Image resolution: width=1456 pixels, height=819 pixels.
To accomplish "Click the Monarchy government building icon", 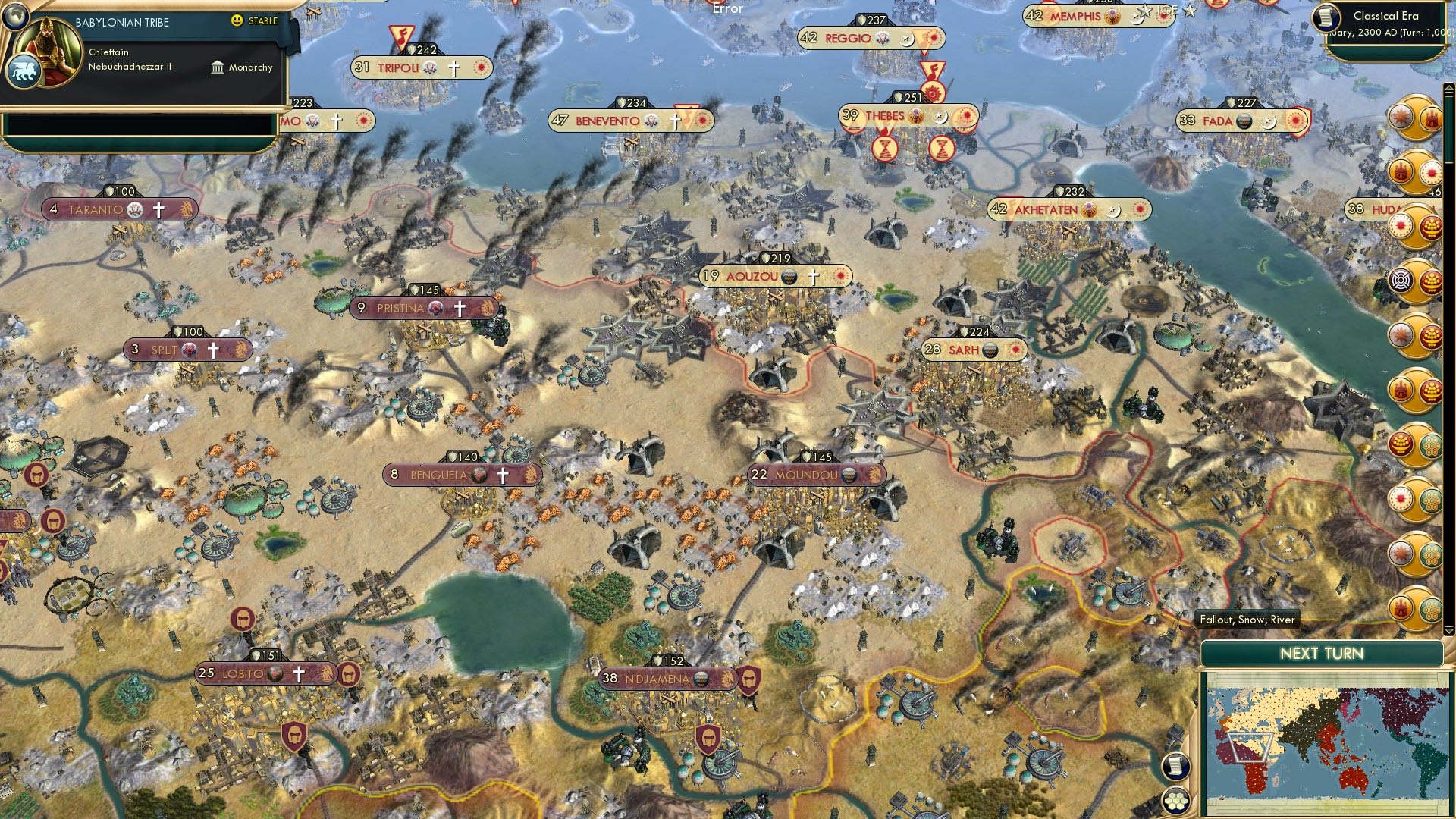I will pos(218,68).
